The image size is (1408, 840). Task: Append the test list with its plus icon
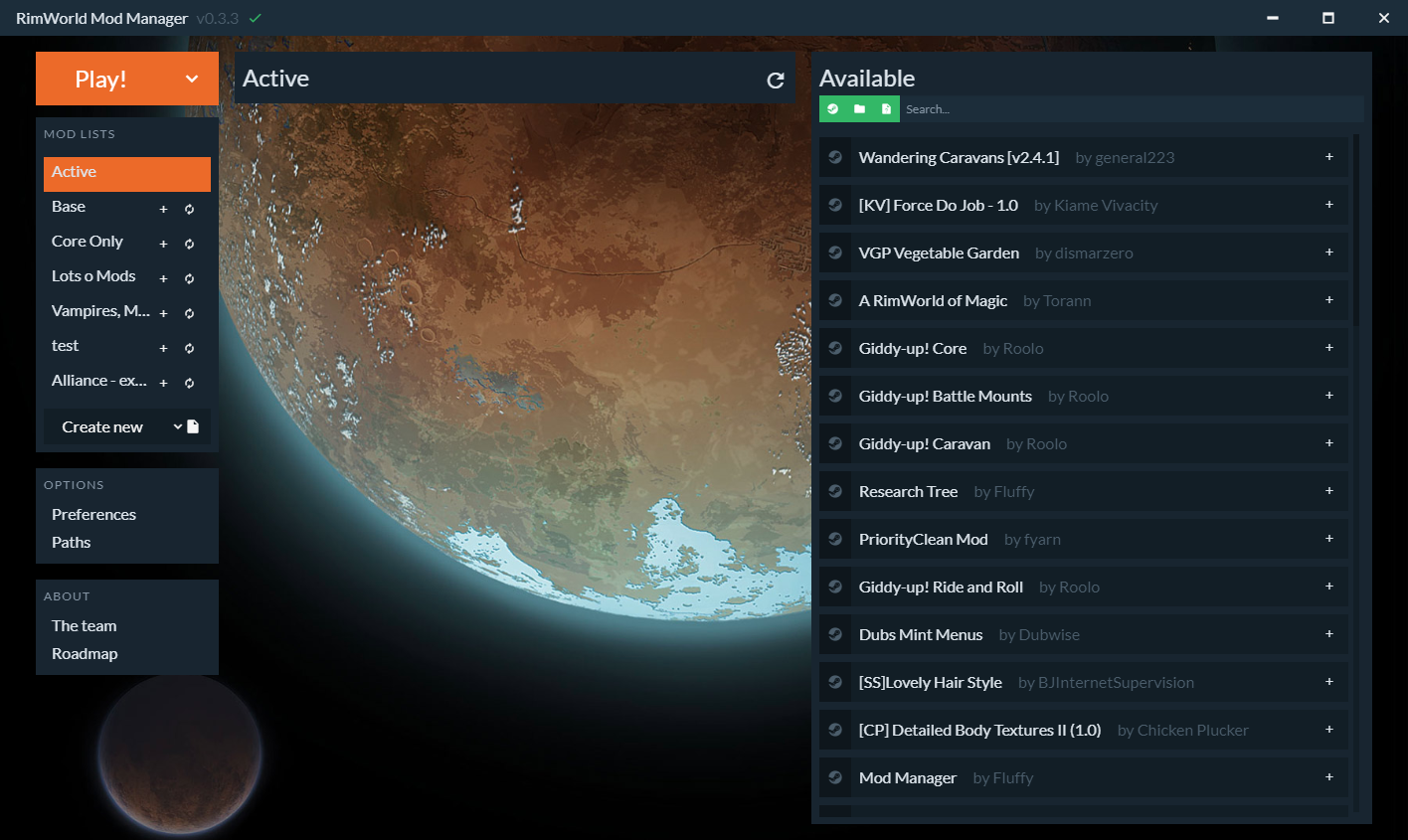point(163,347)
